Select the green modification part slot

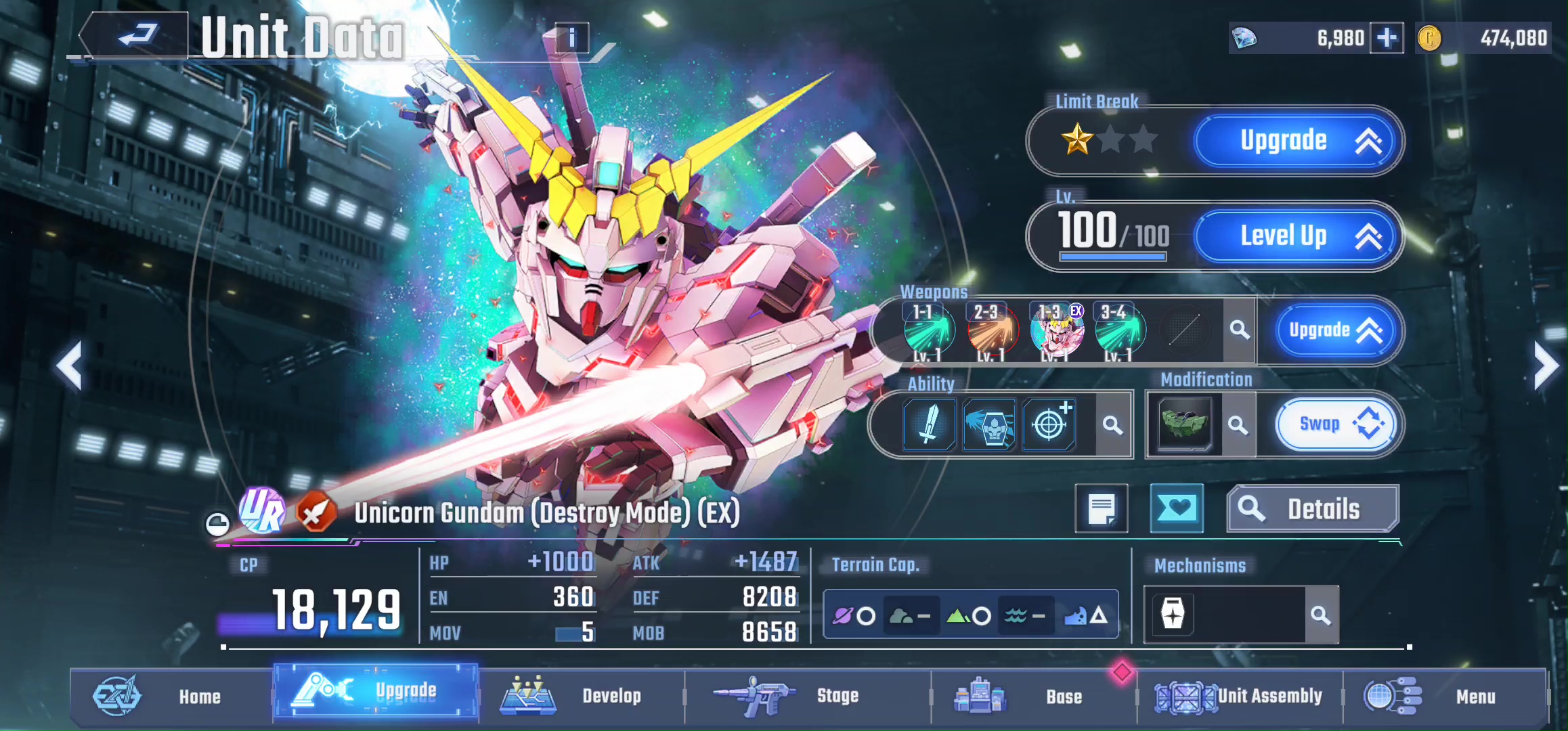pyautogui.click(x=1184, y=425)
